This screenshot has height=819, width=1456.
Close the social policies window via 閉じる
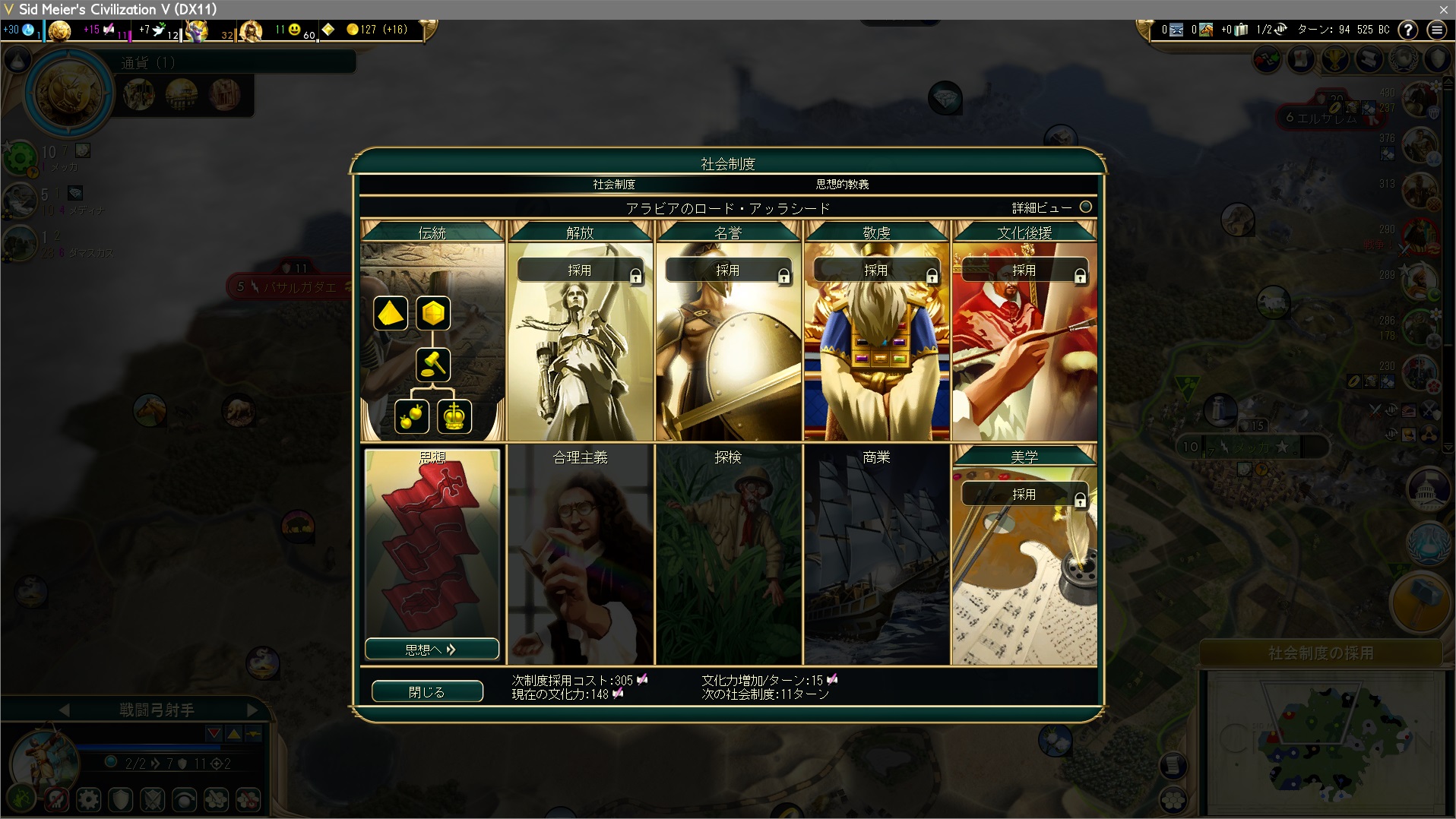point(427,691)
